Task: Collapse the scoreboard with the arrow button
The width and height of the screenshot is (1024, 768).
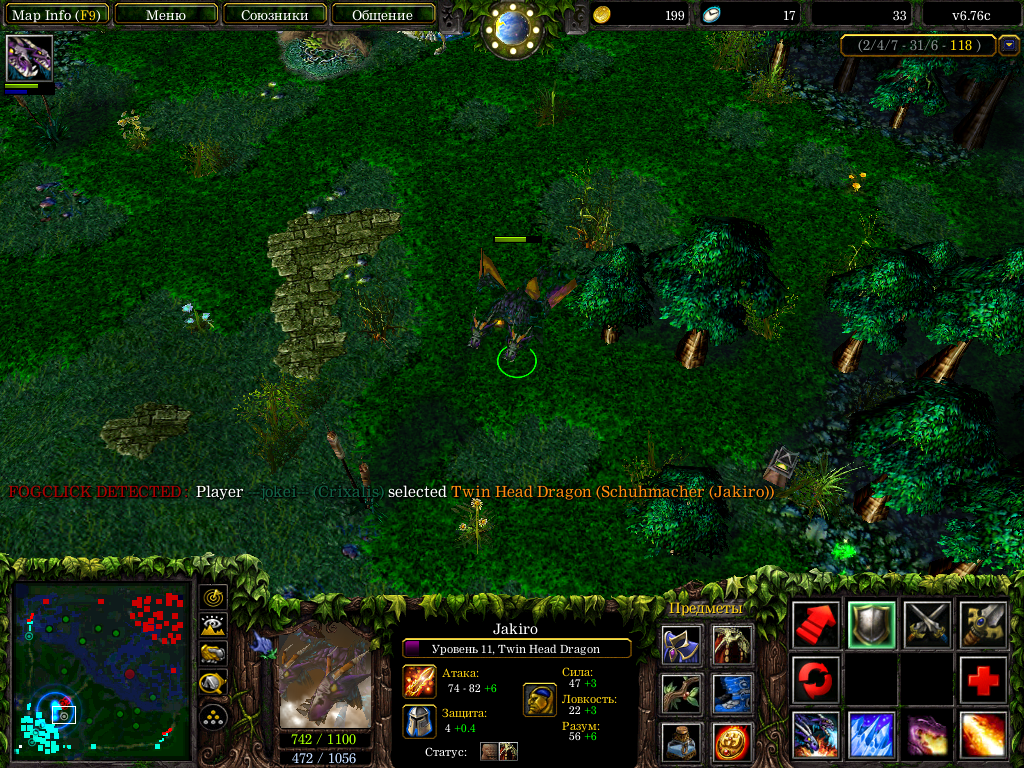Action: 1009,45
